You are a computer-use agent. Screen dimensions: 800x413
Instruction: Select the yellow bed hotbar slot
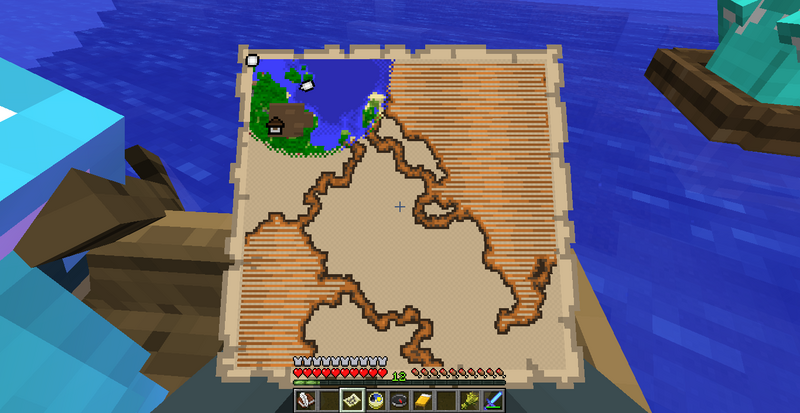point(423,401)
